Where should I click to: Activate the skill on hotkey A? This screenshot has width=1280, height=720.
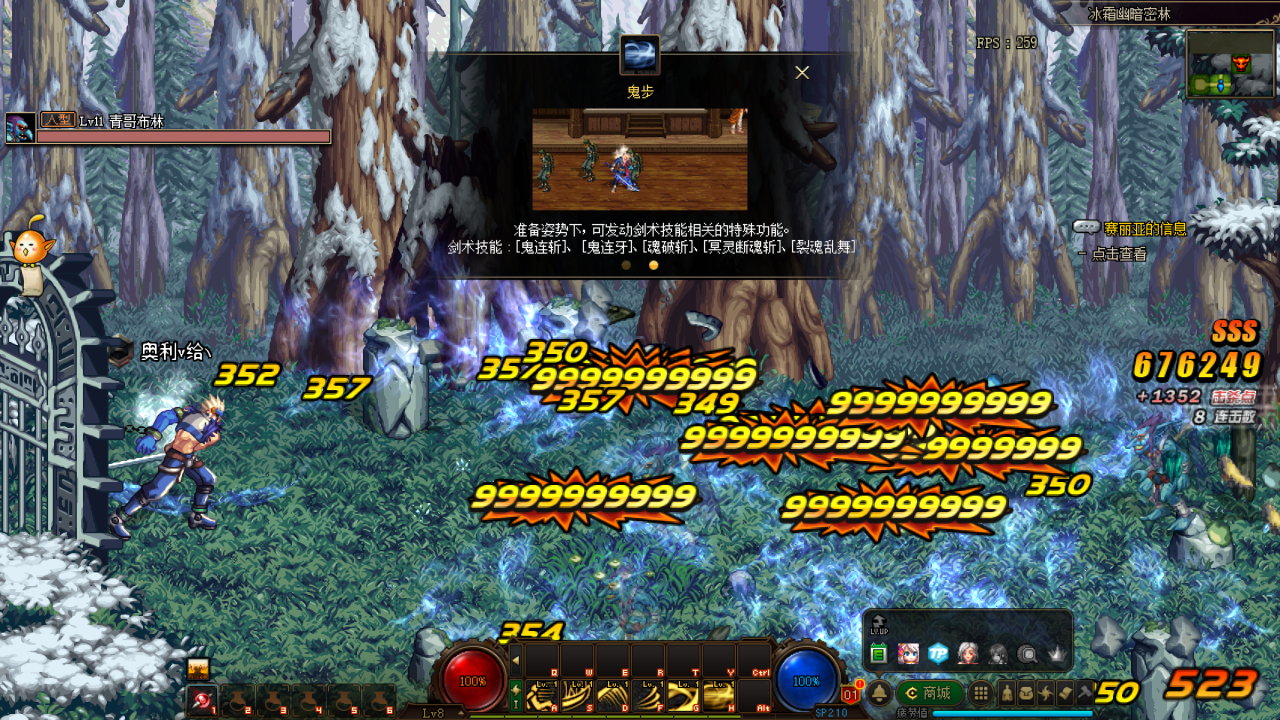click(542, 695)
